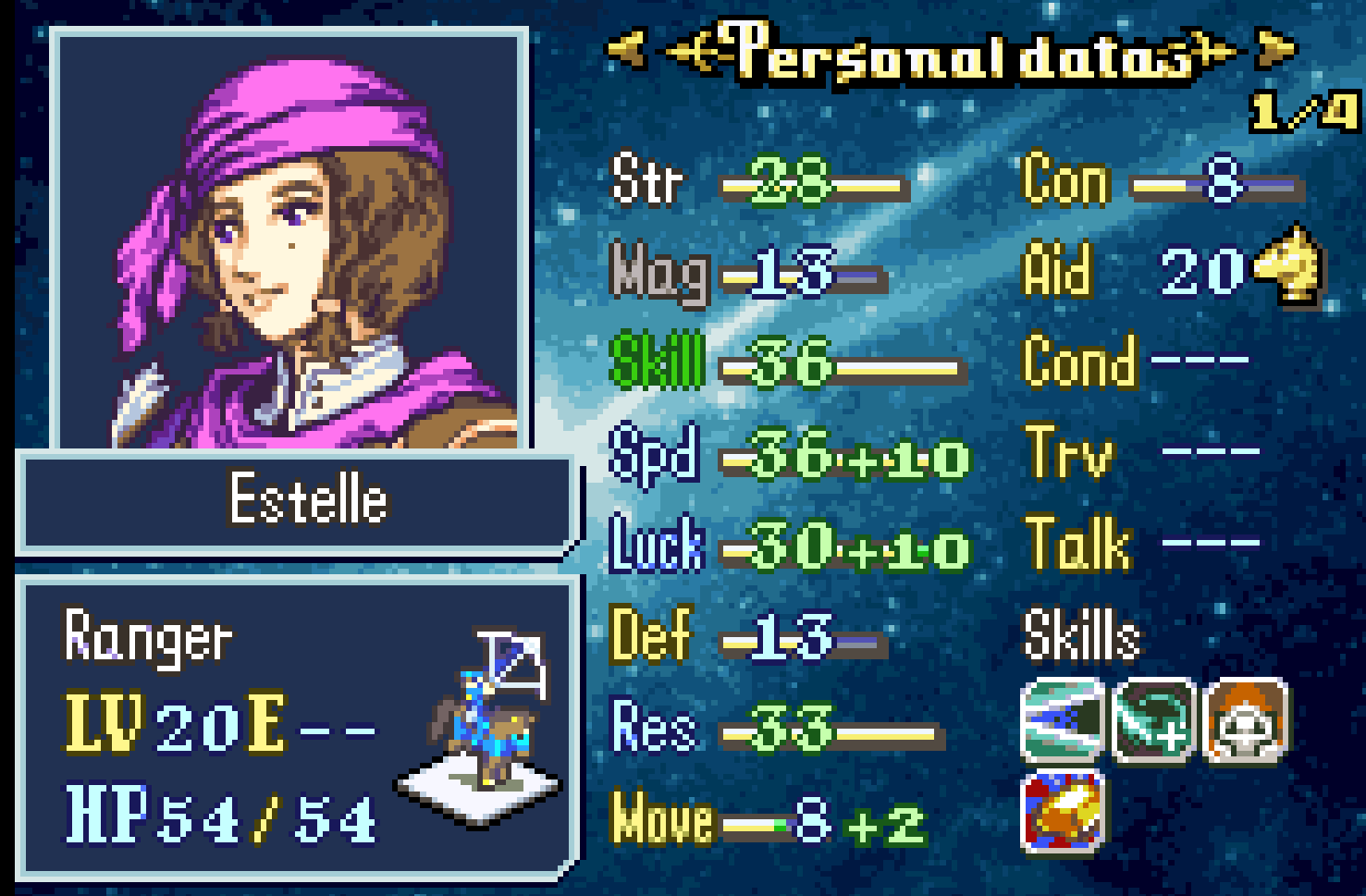Go to the previous stat page arrow
The height and width of the screenshot is (896, 1366).
pyautogui.click(x=625, y=49)
